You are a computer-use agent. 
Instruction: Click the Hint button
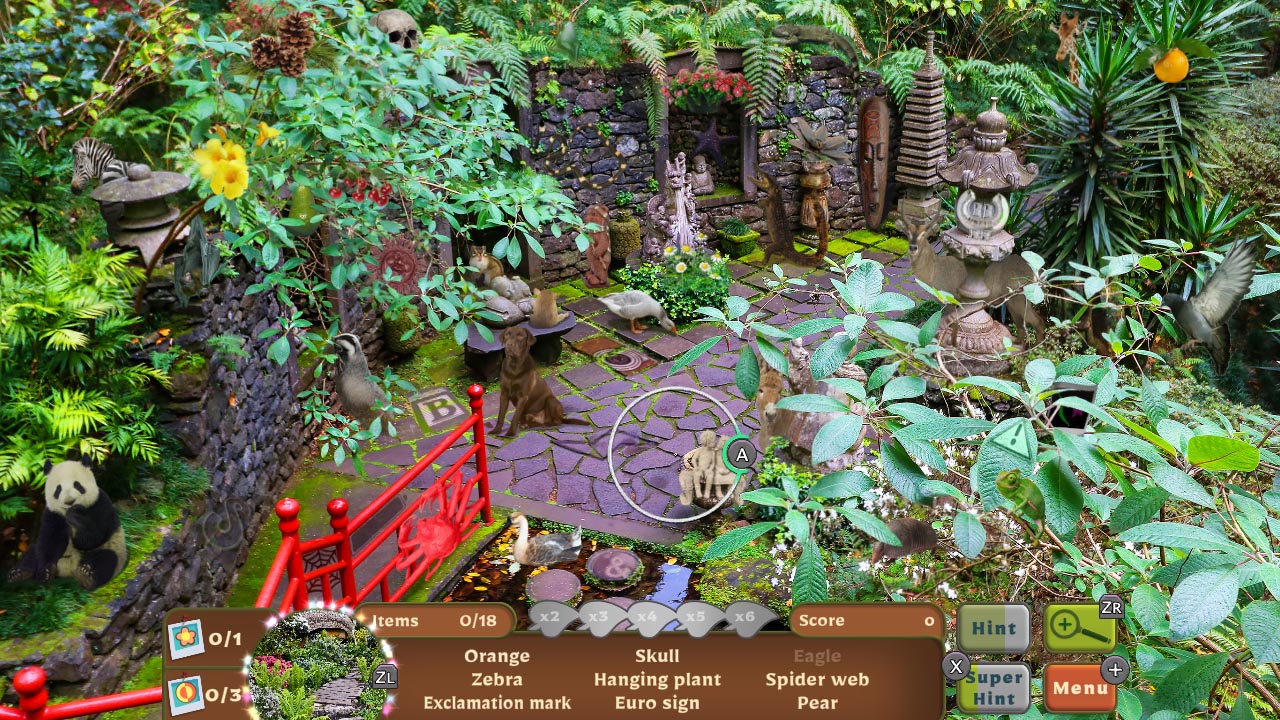(x=994, y=628)
